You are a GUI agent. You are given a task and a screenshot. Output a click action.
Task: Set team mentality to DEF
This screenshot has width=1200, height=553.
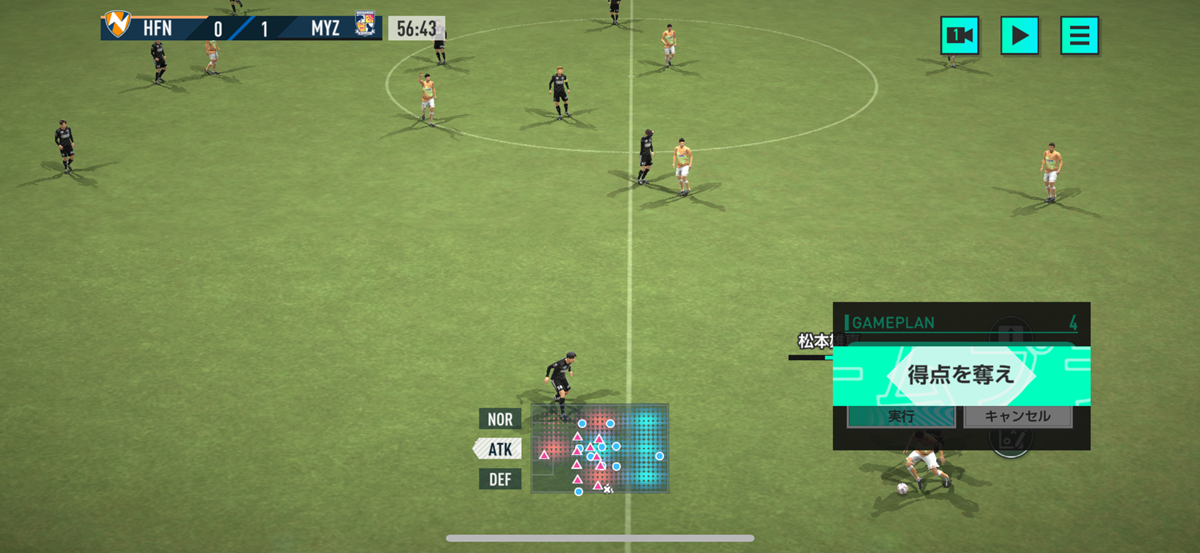pyautogui.click(x=500, y=479)
